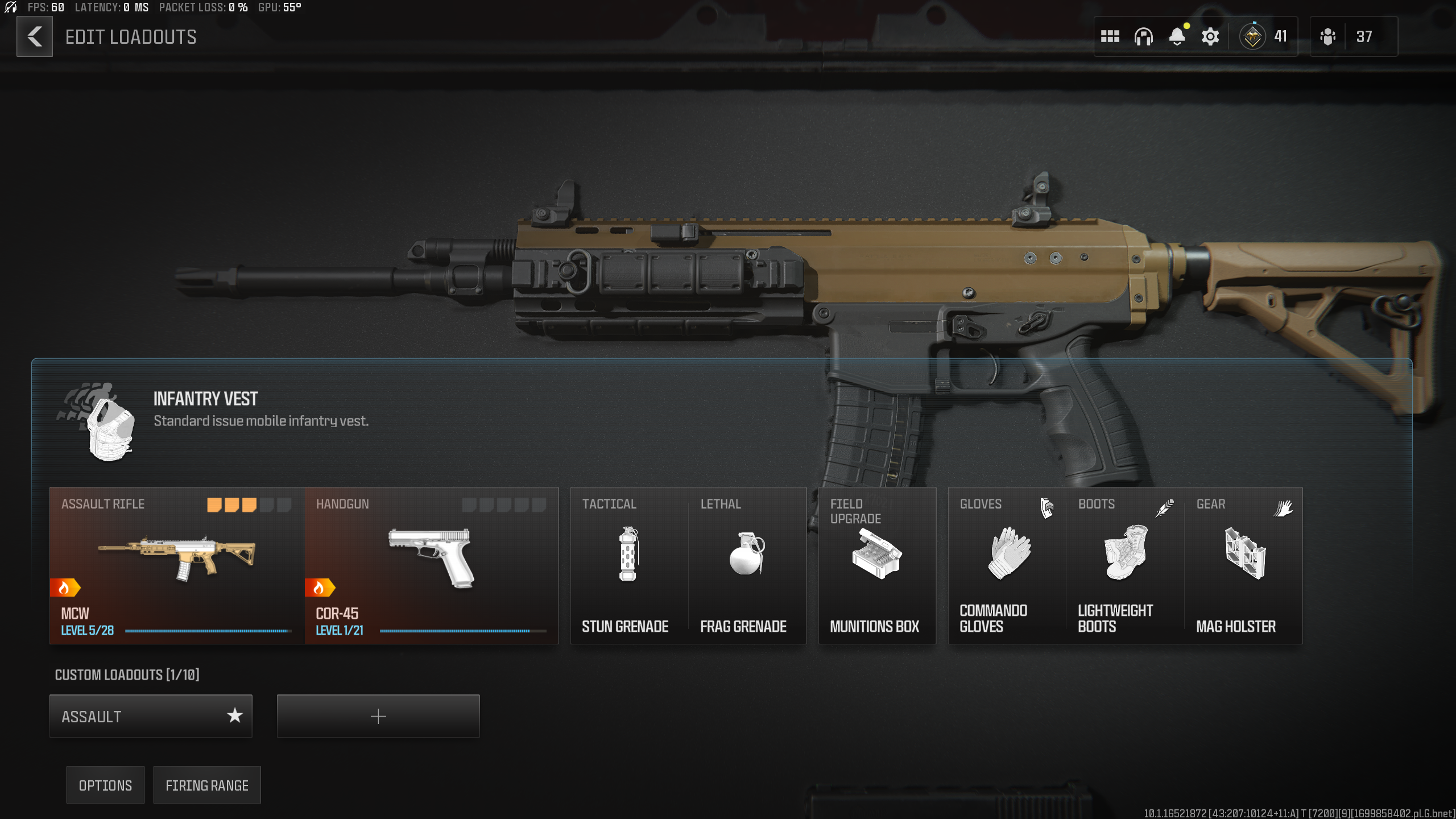Select the COR-45 handgun slot

(432, 565)
